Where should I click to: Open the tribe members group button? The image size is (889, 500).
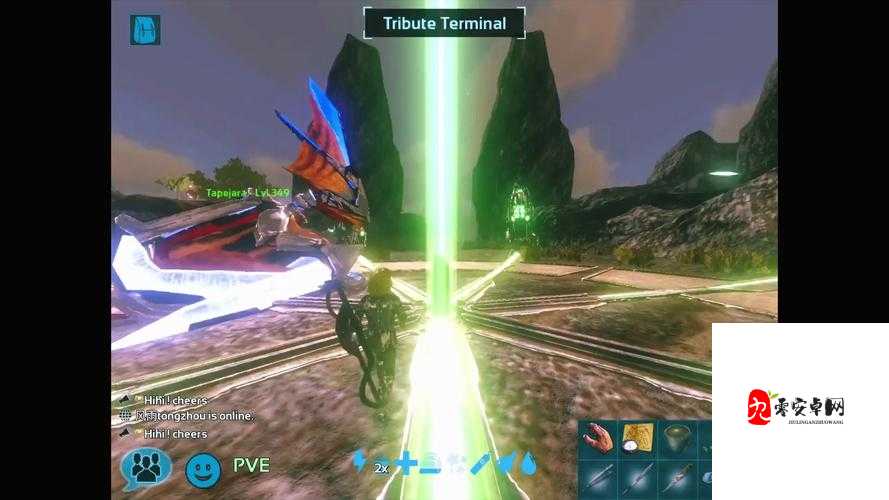(146, 468)
